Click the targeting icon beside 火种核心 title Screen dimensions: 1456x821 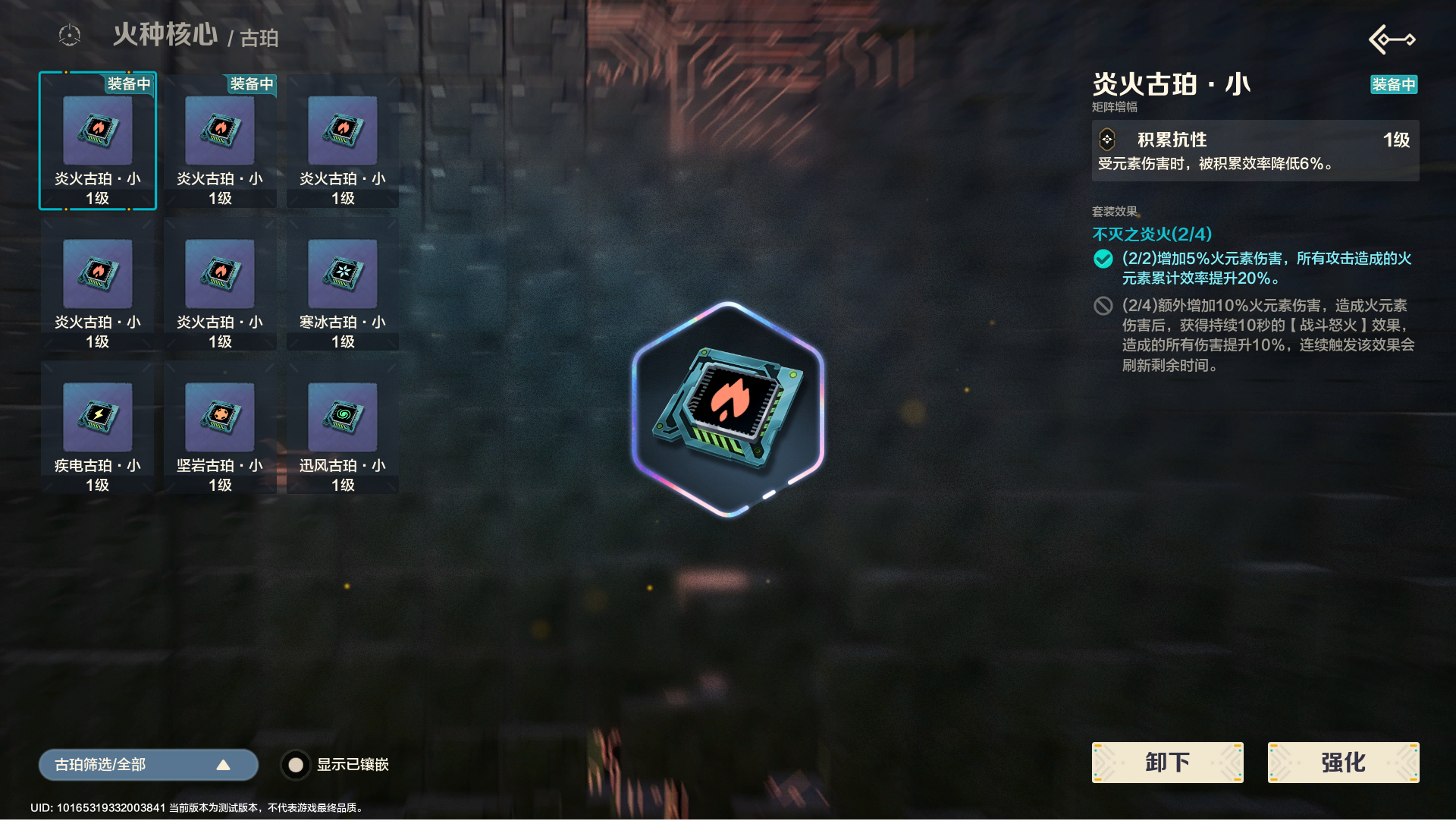pos(69,34)
